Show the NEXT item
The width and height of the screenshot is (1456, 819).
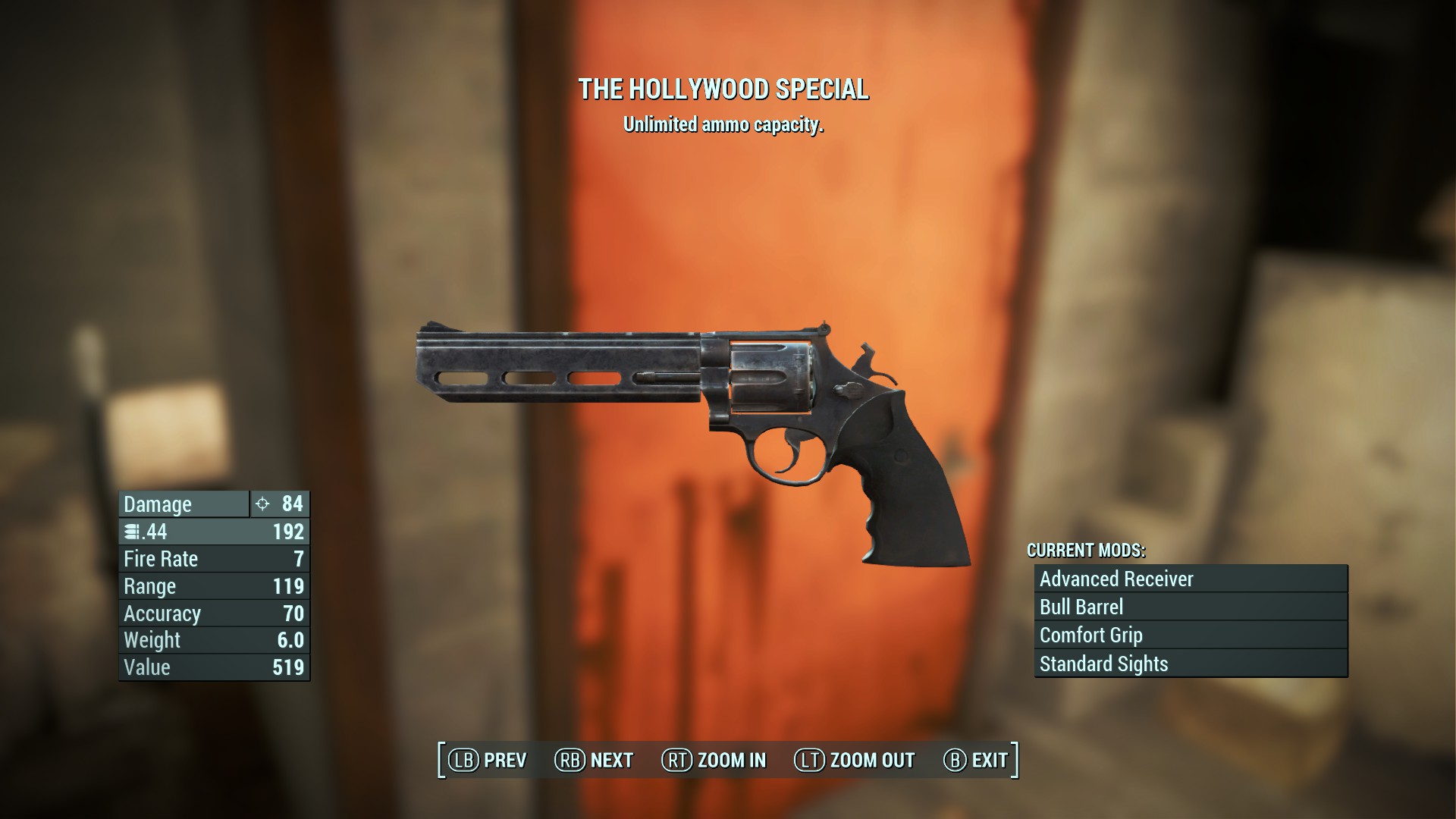click(x=594, y=760)
